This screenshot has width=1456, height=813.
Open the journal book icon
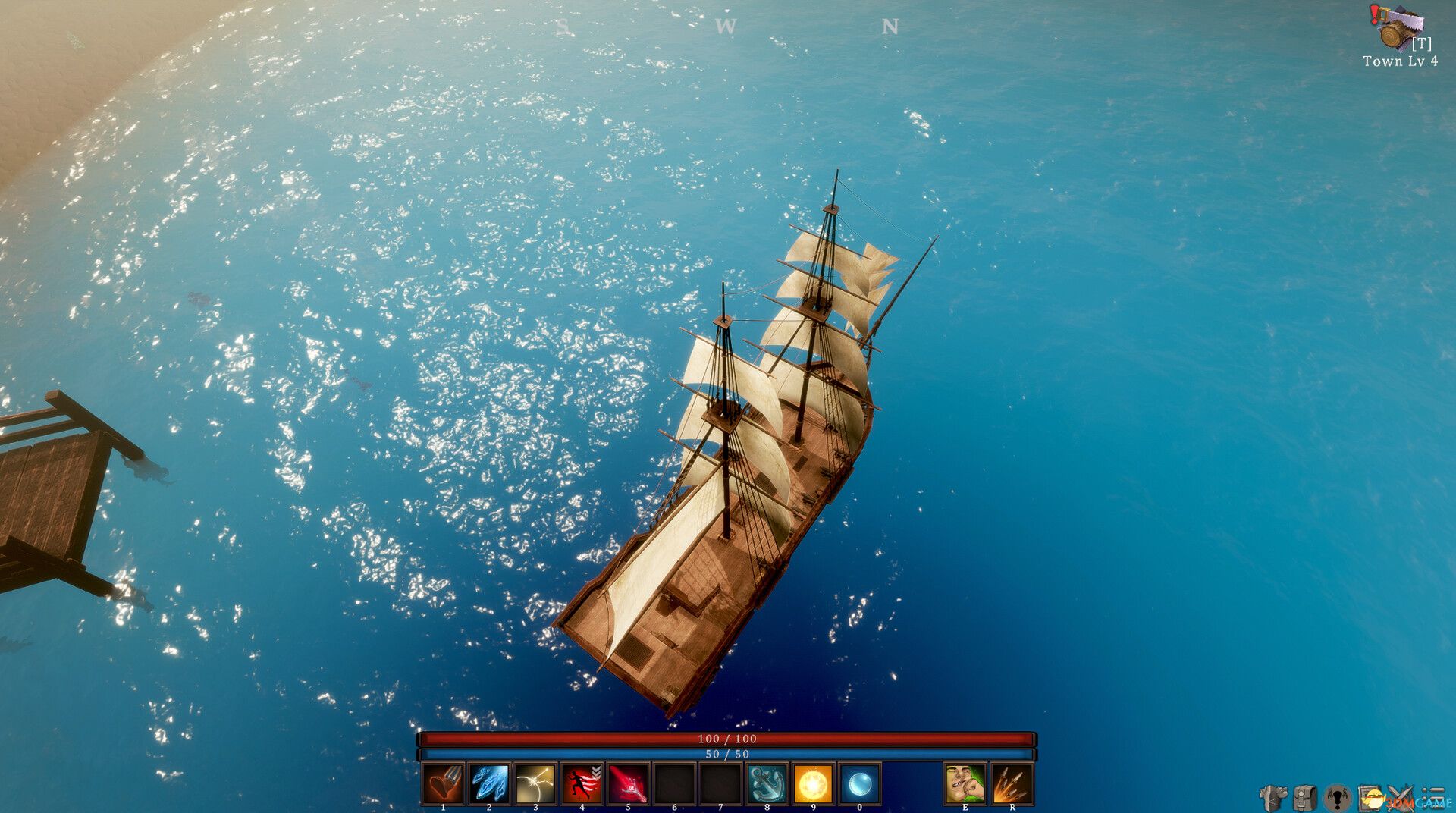click(x=1370, y=798)
